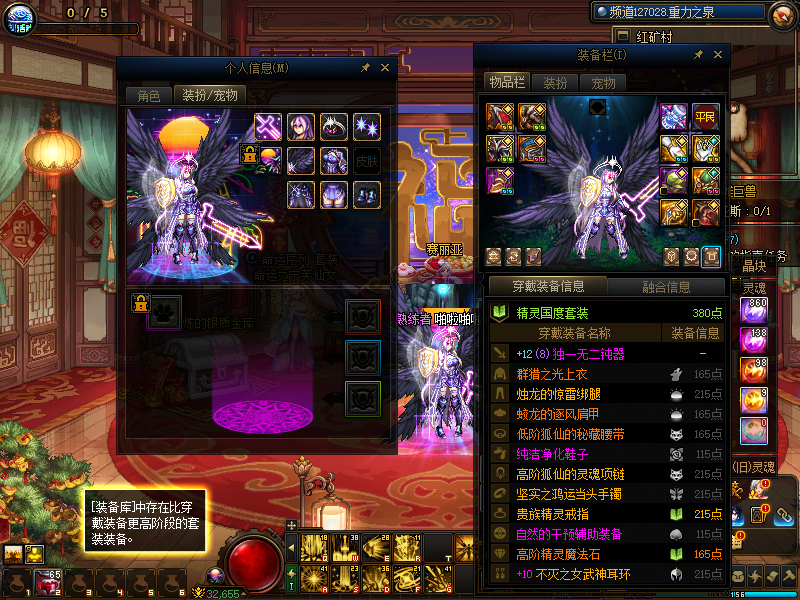Show the 穿戴装备信息 tab
This screenshot has height=600, width=800.
coord(548,287)
